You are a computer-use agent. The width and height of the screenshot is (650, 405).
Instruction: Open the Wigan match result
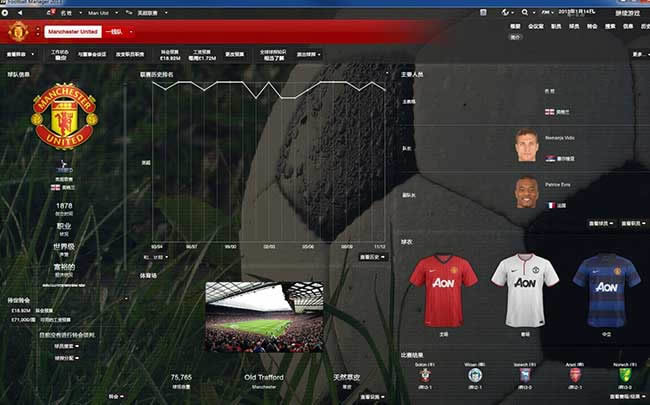pos(474,376)
